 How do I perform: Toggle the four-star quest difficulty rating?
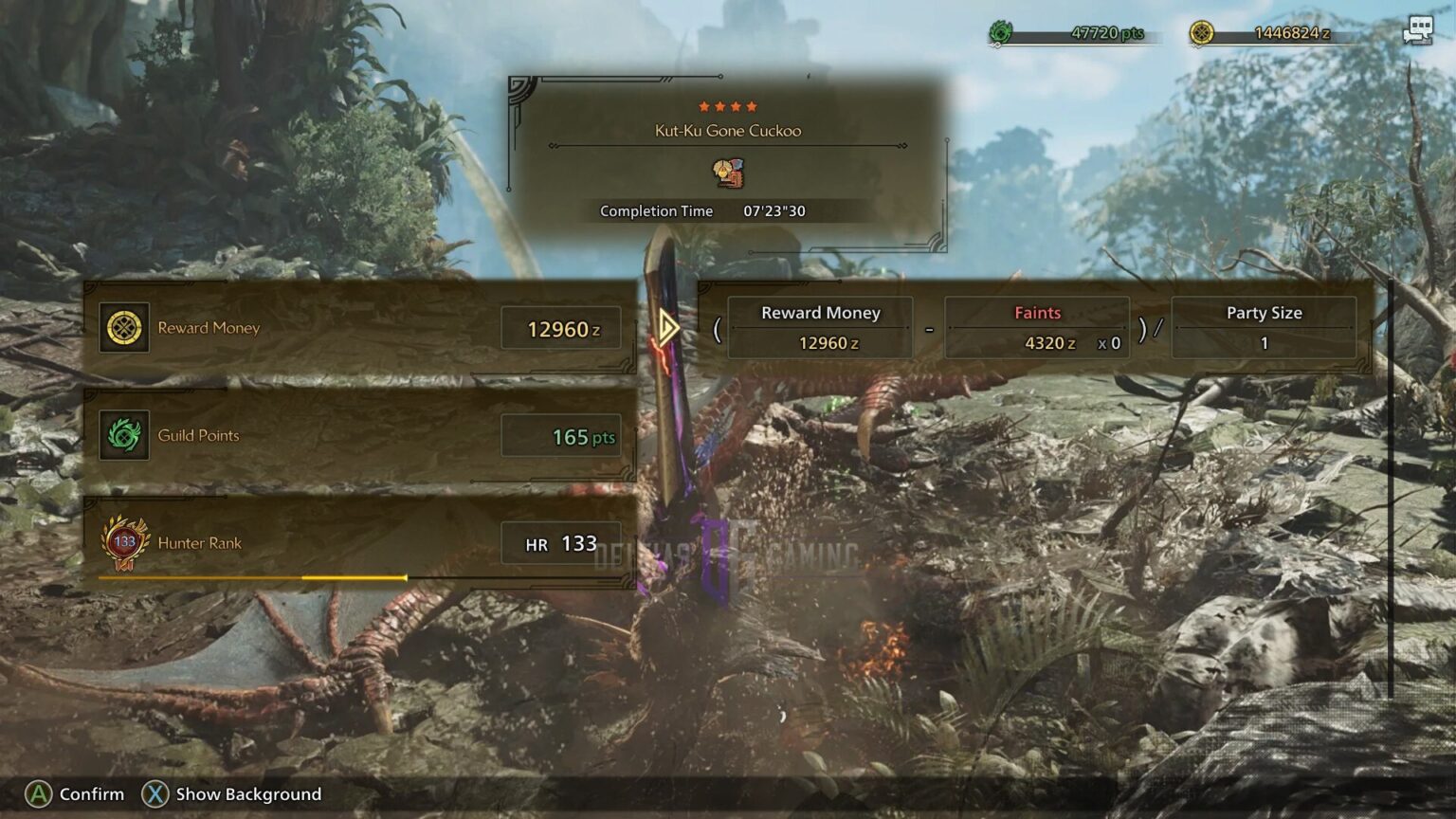[x=727, y=106]
